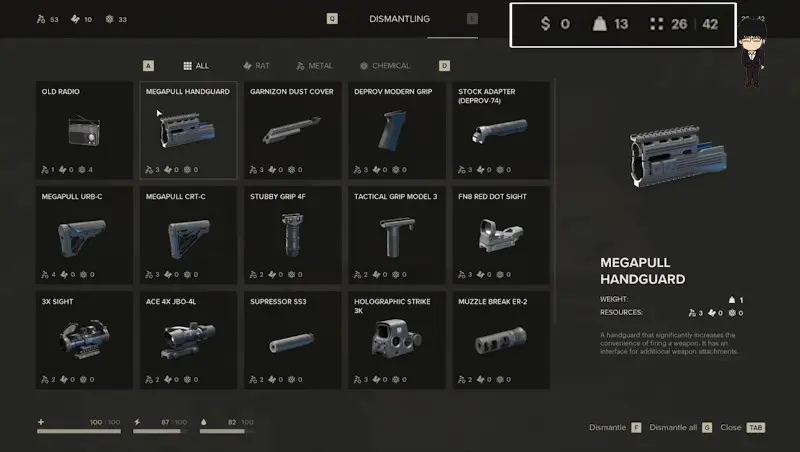Select the Megapull CRT-C stock

click(x=189, y=235)
